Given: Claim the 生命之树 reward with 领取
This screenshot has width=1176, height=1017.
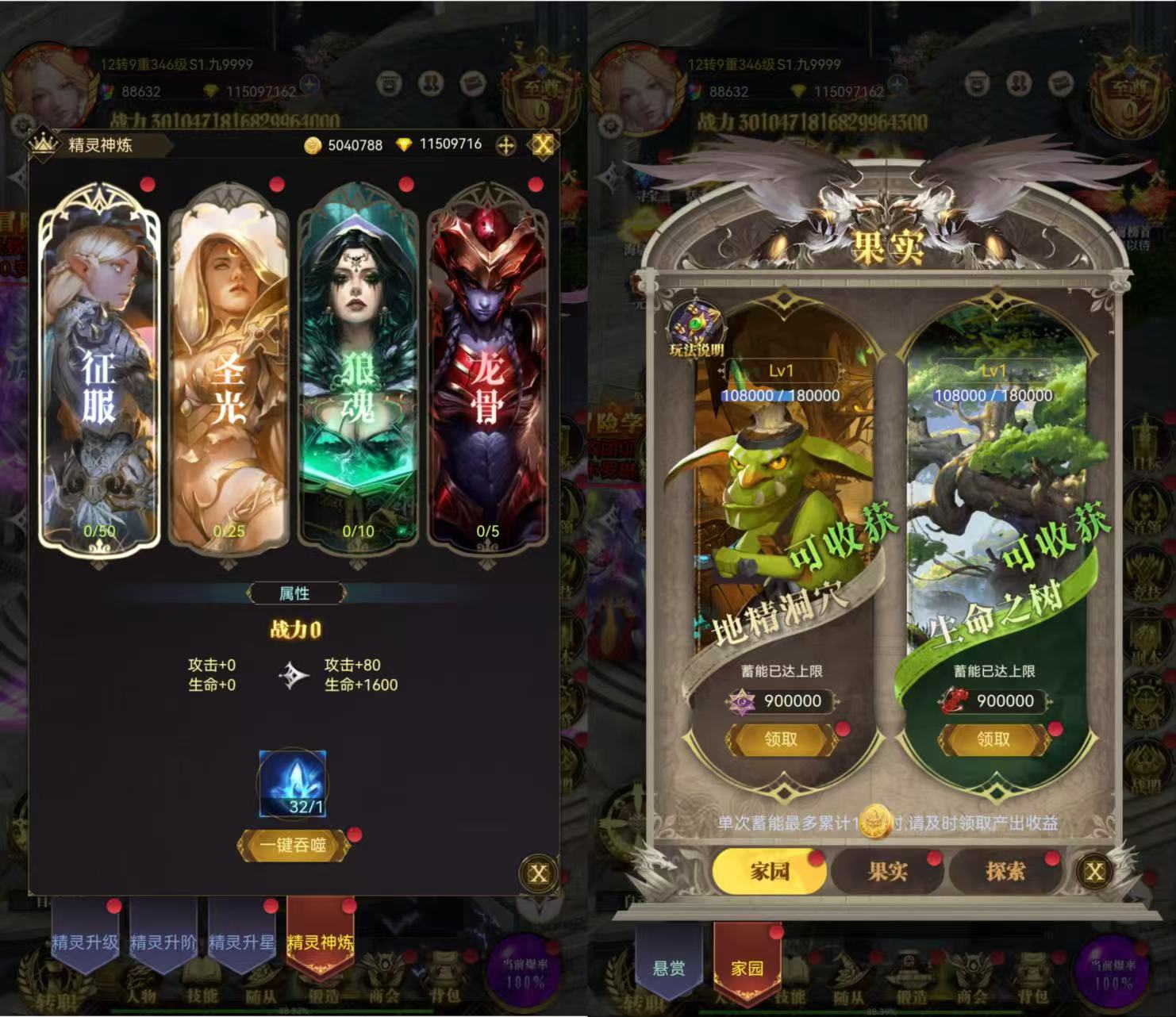Looking at the screenshot, I should click(993, 739).
